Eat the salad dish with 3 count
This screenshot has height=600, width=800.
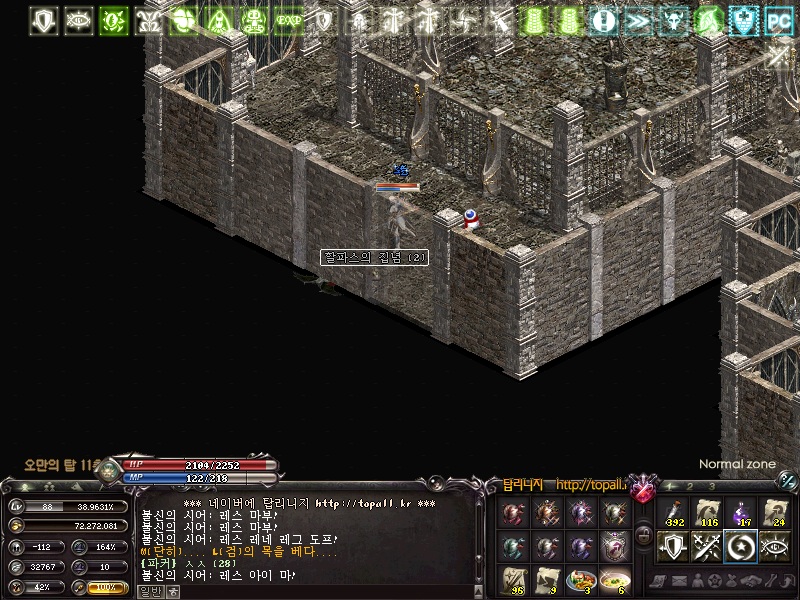(x=580, y=580)
